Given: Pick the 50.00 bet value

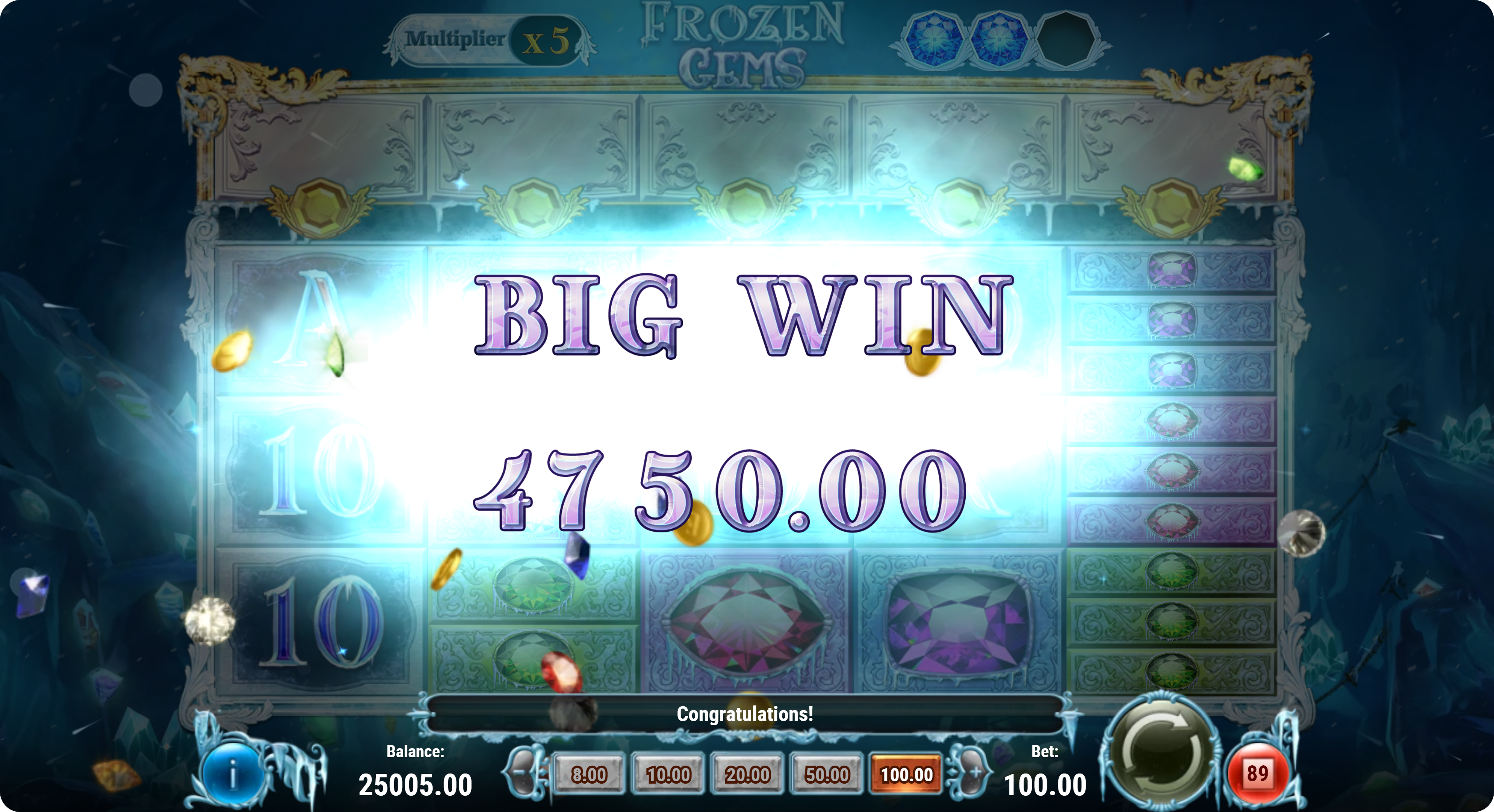Looking at the screenshot, I should coord(826,774).
